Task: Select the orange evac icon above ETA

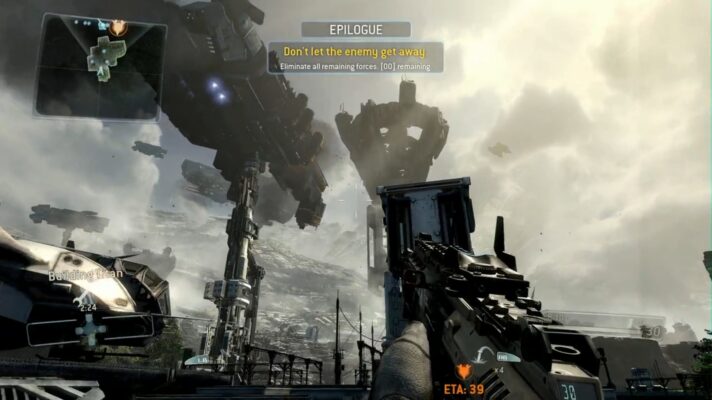Action: [x=463, y=371]
